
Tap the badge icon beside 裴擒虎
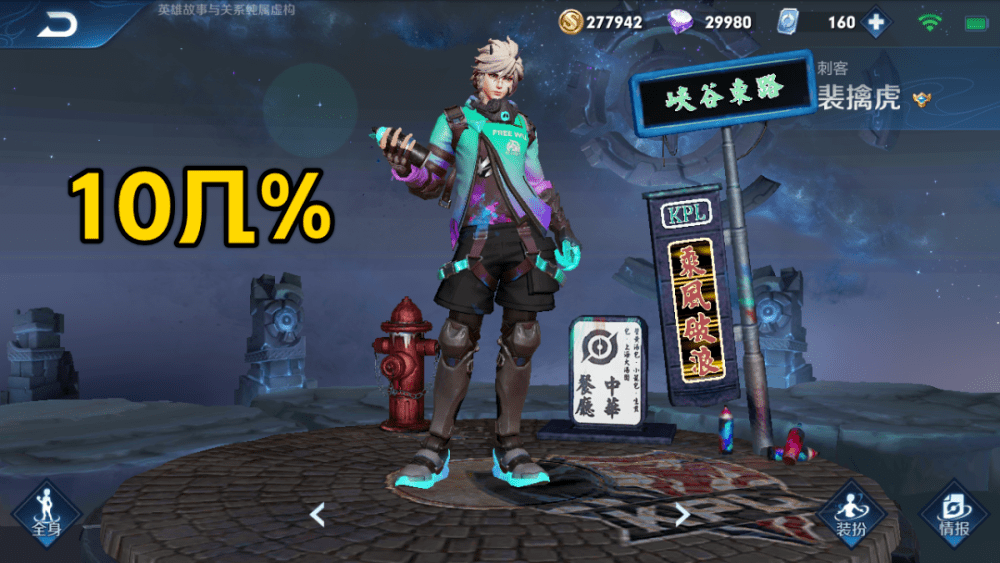(x=921, y=98)
